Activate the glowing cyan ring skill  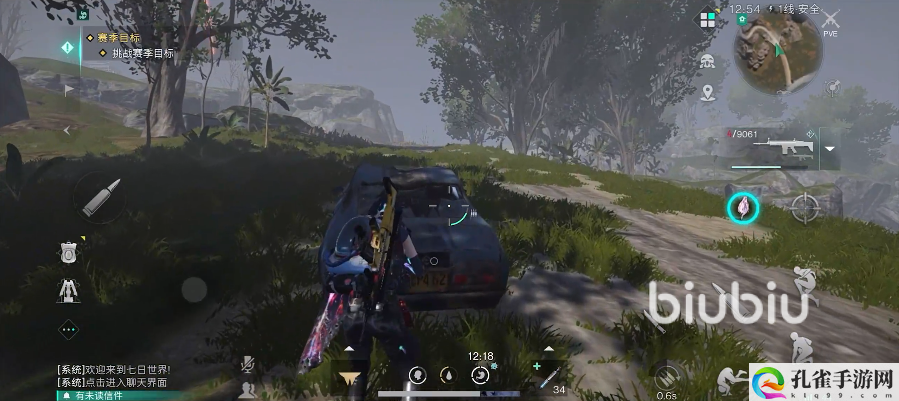[x=743, y=207]
